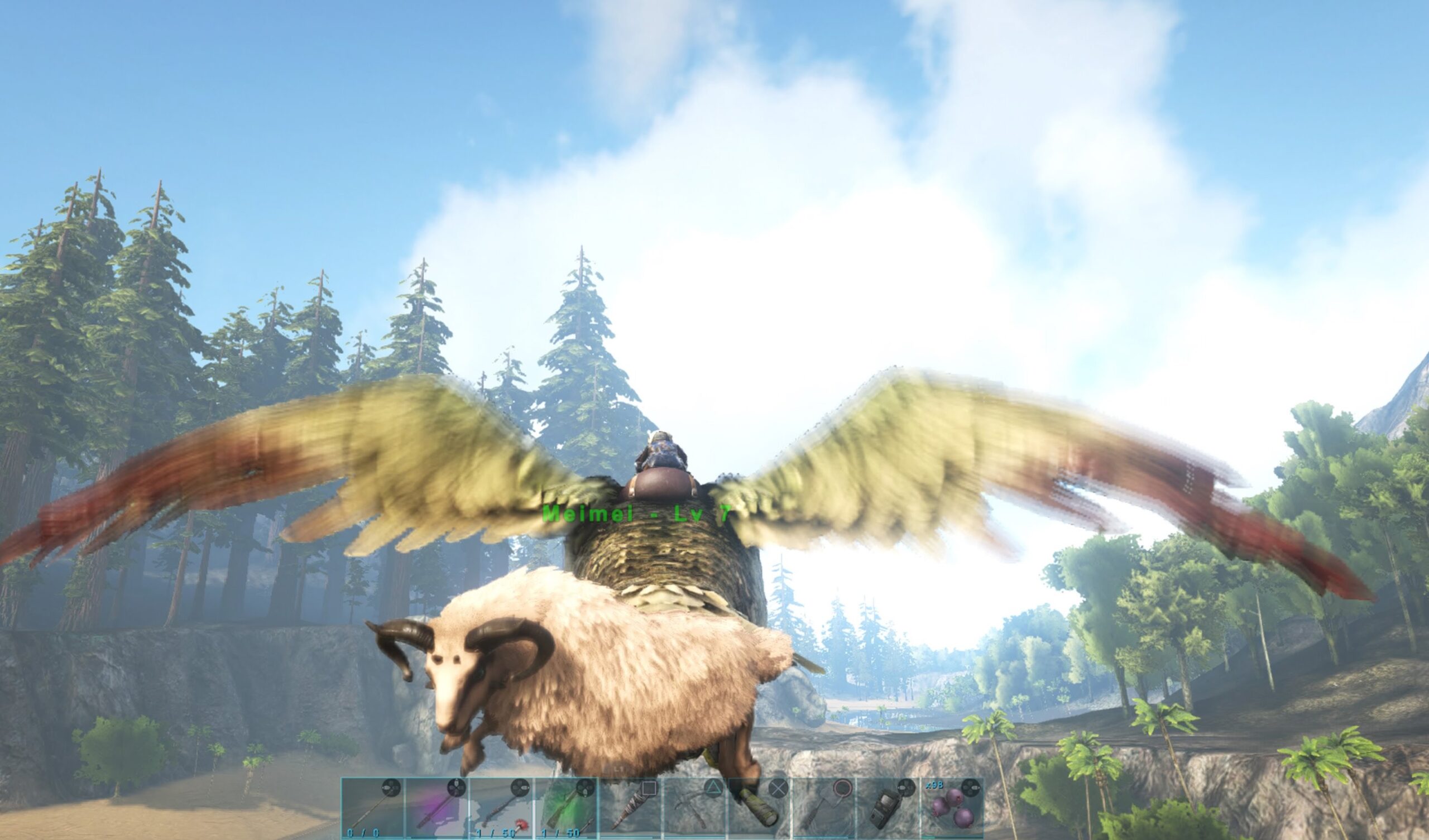
Task: Equip the wooden club
Action: point(631,808)
